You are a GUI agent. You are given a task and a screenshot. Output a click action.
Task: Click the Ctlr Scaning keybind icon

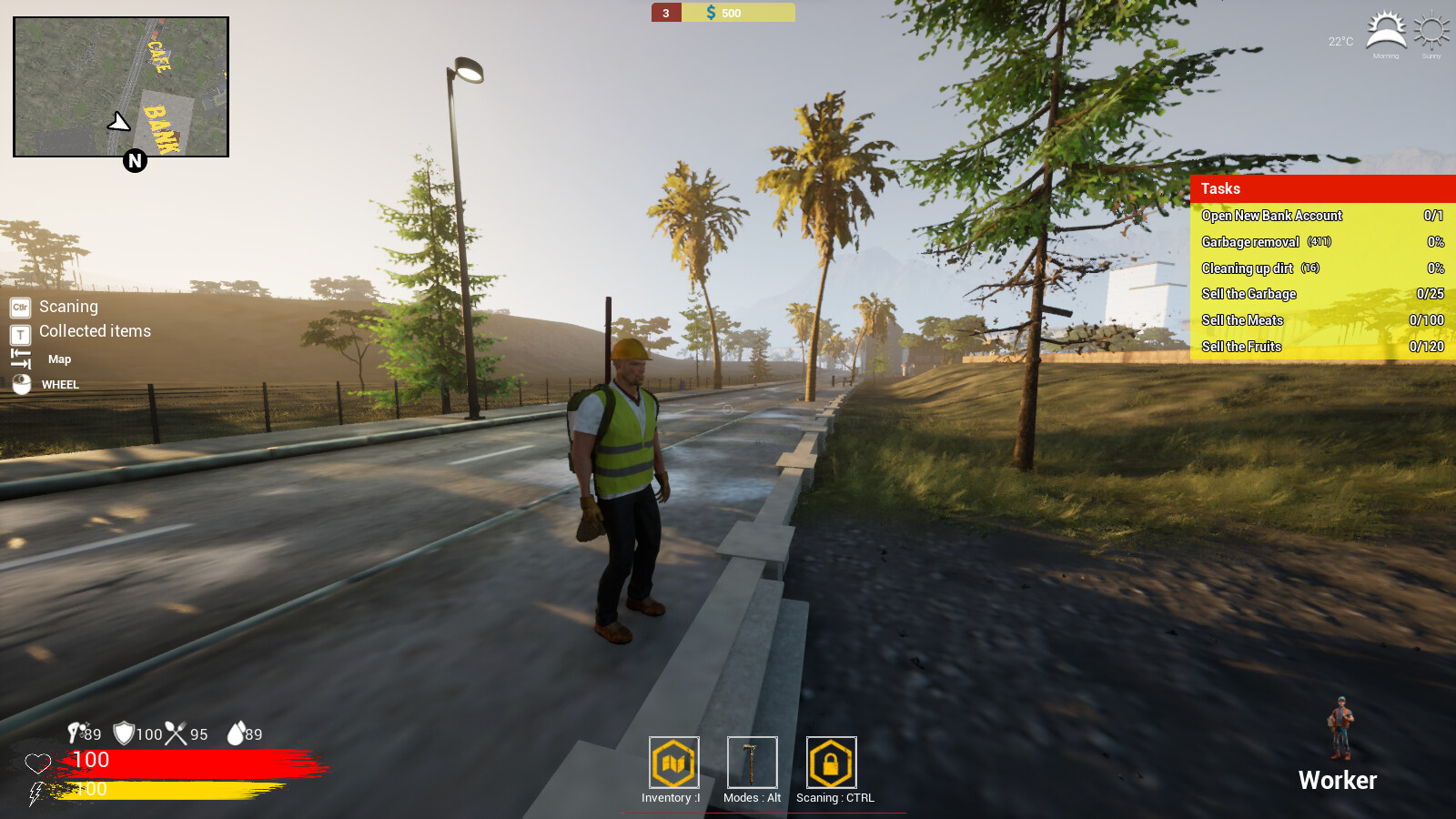pos(18,308)
